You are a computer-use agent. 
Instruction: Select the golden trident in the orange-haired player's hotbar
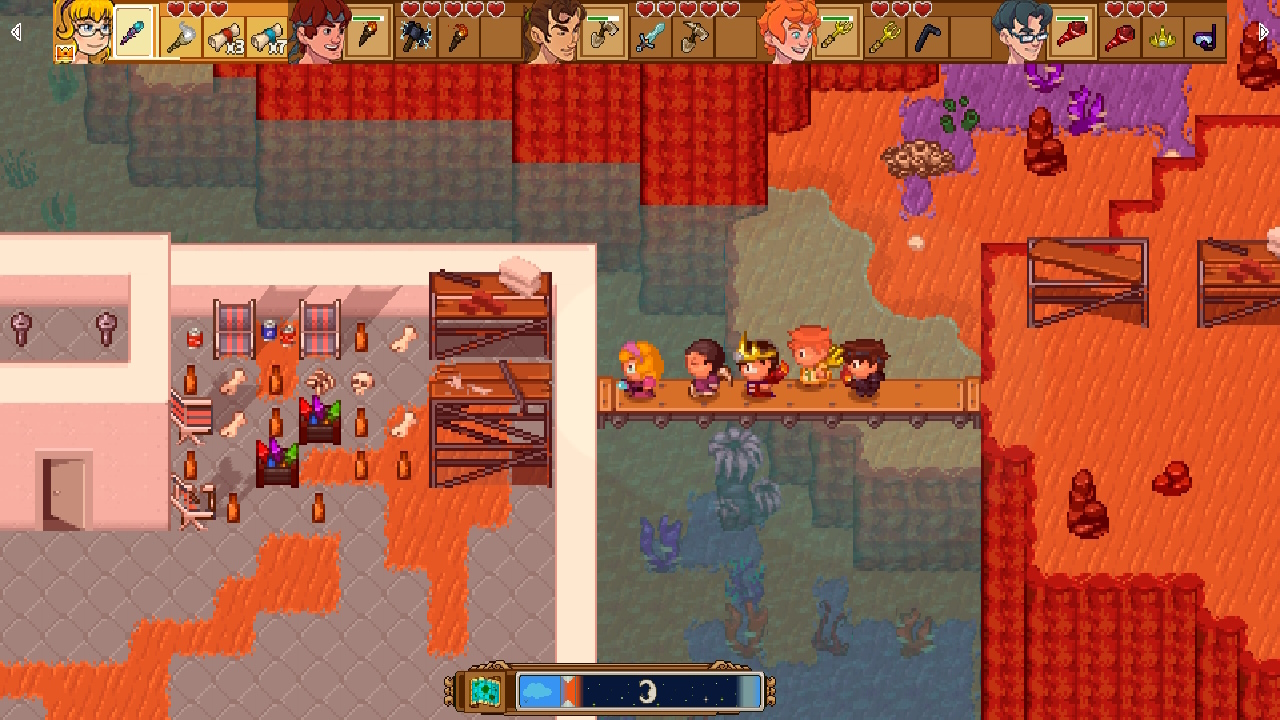click(837, 34)
